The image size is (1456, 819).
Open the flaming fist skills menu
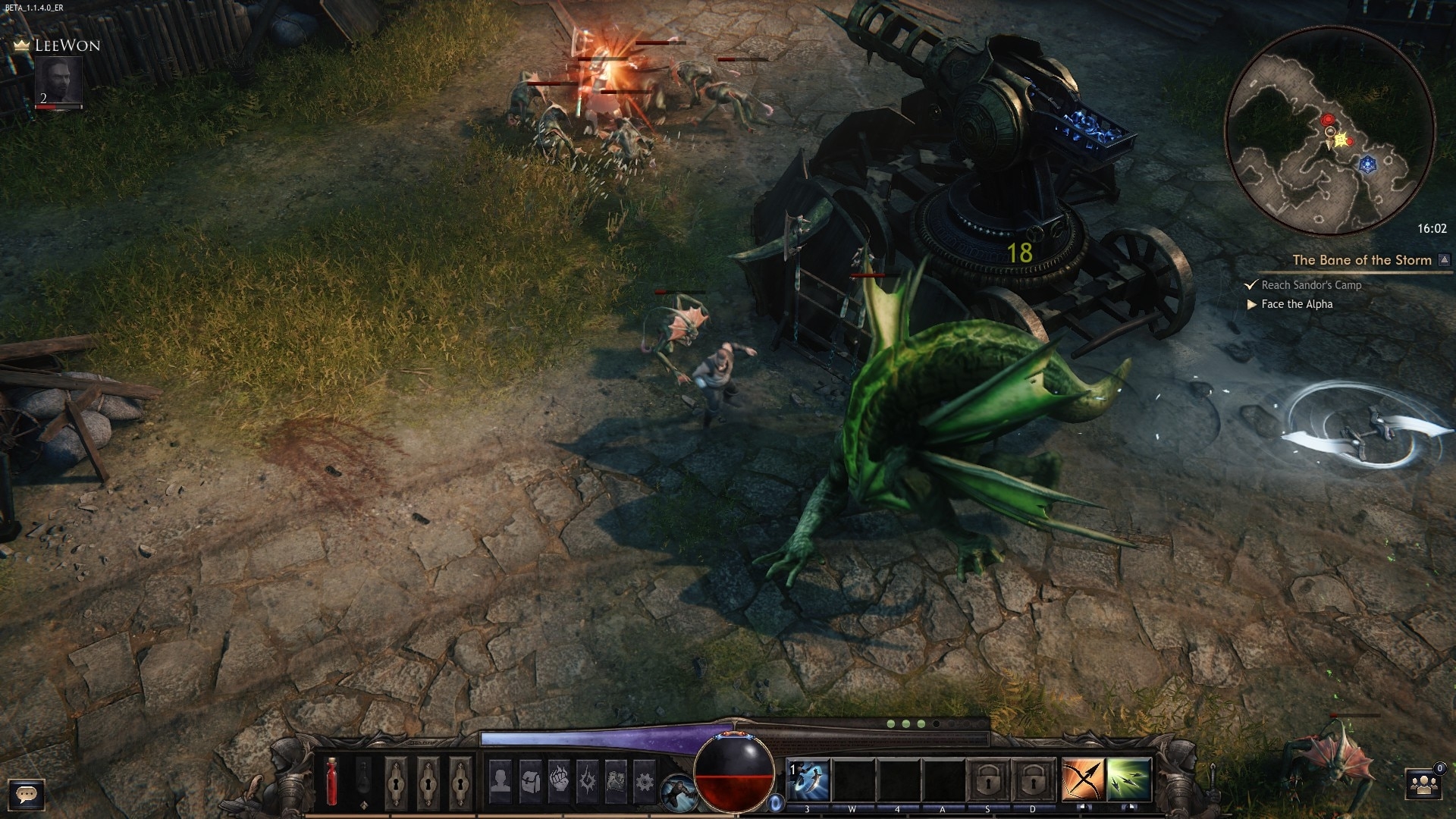coord(558,779)
